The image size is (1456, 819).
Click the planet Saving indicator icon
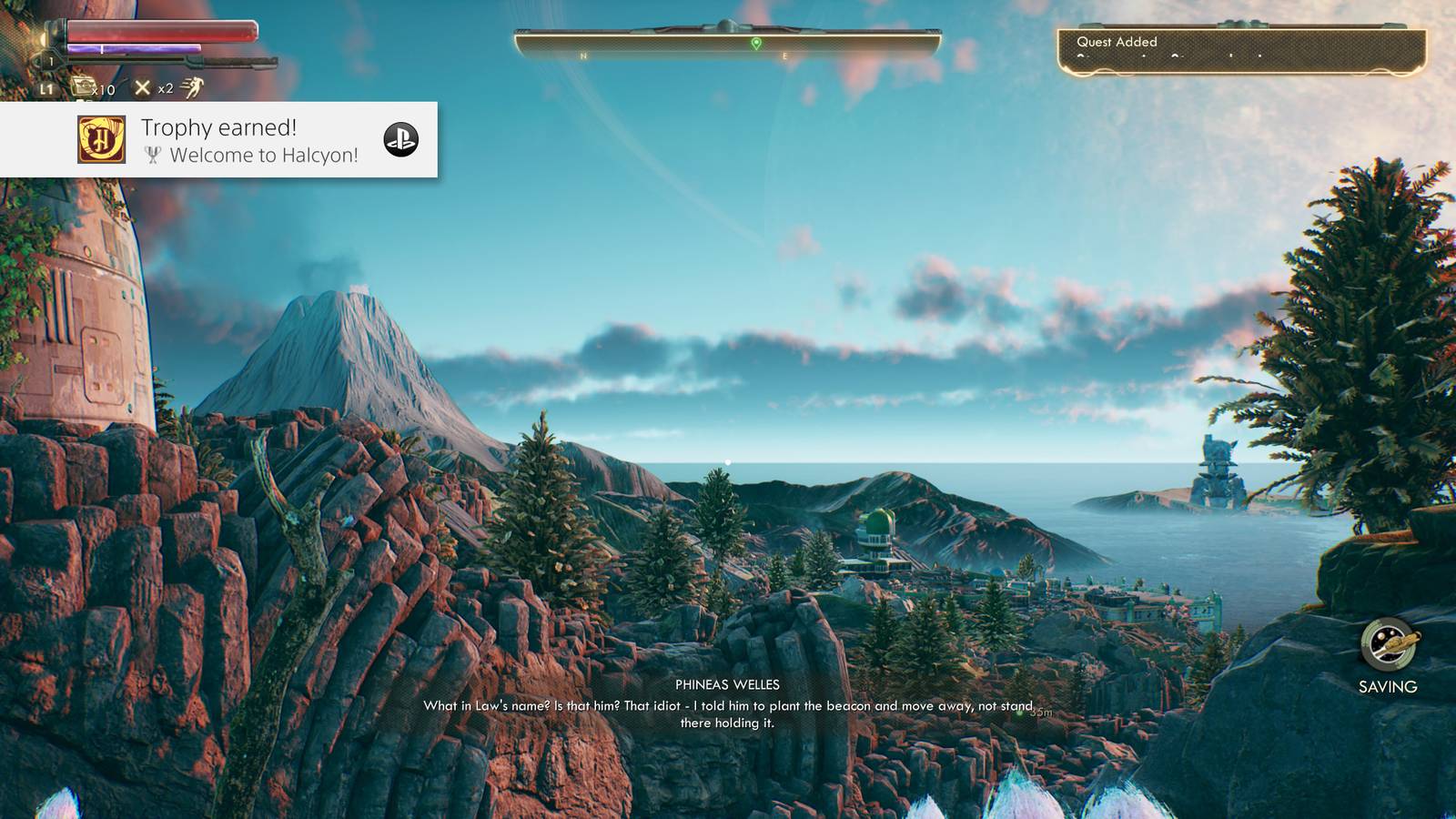point(1388,644)
